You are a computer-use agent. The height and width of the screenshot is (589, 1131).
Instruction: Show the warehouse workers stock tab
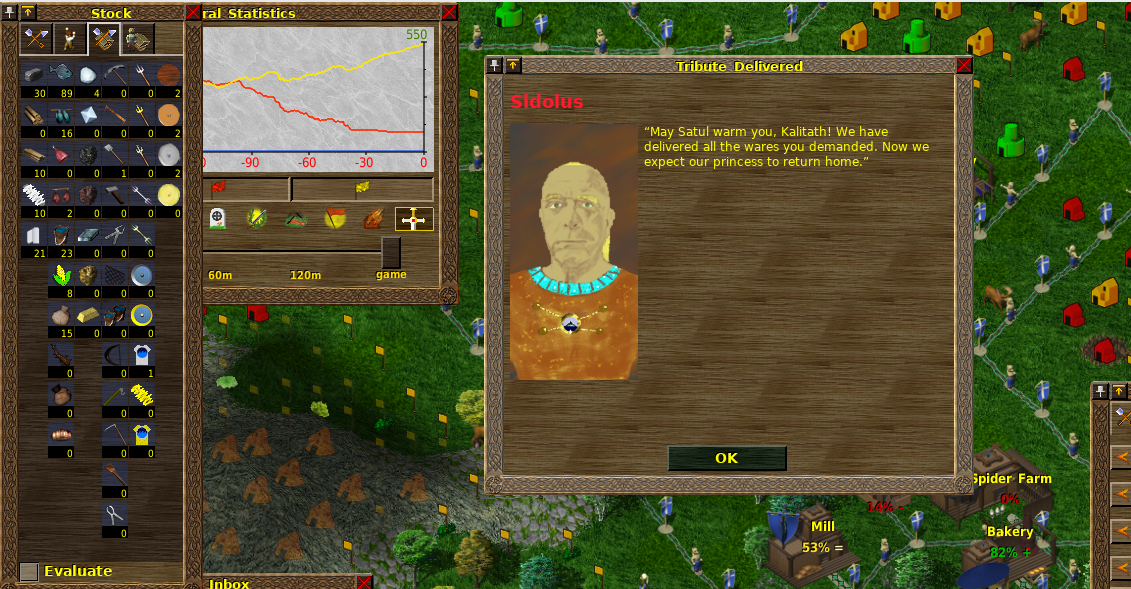137,39
